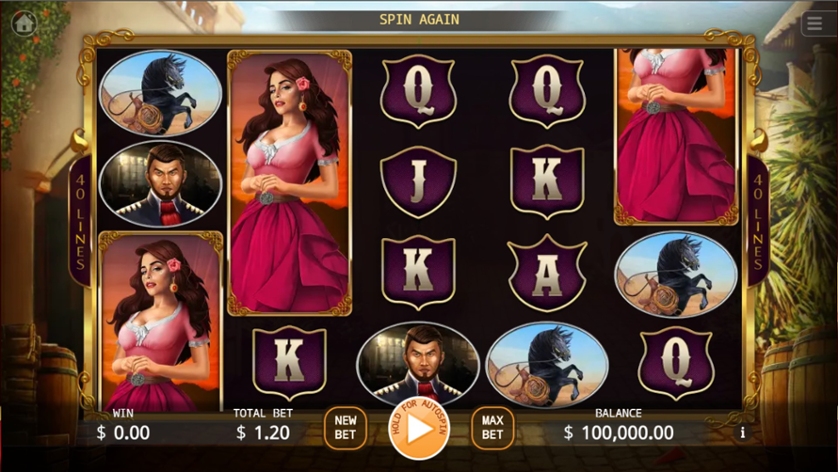Spin the reels with the orange play button
Image resolution: width=838 pixels, height=472 pixels.
(419, 428)
